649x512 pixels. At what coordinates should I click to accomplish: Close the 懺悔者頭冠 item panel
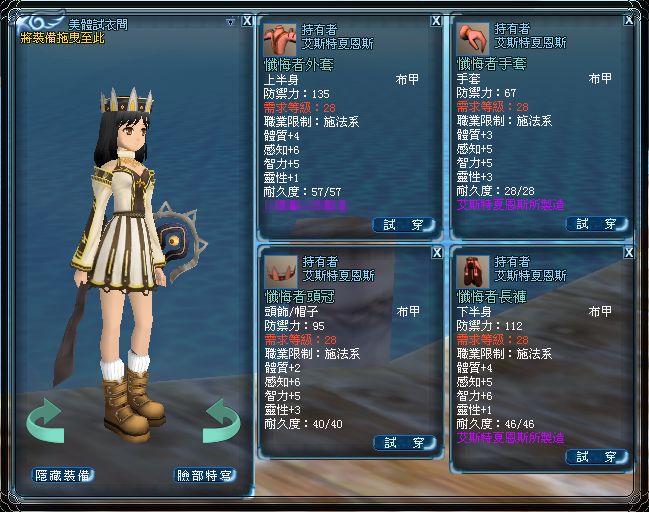click(436, 253)
